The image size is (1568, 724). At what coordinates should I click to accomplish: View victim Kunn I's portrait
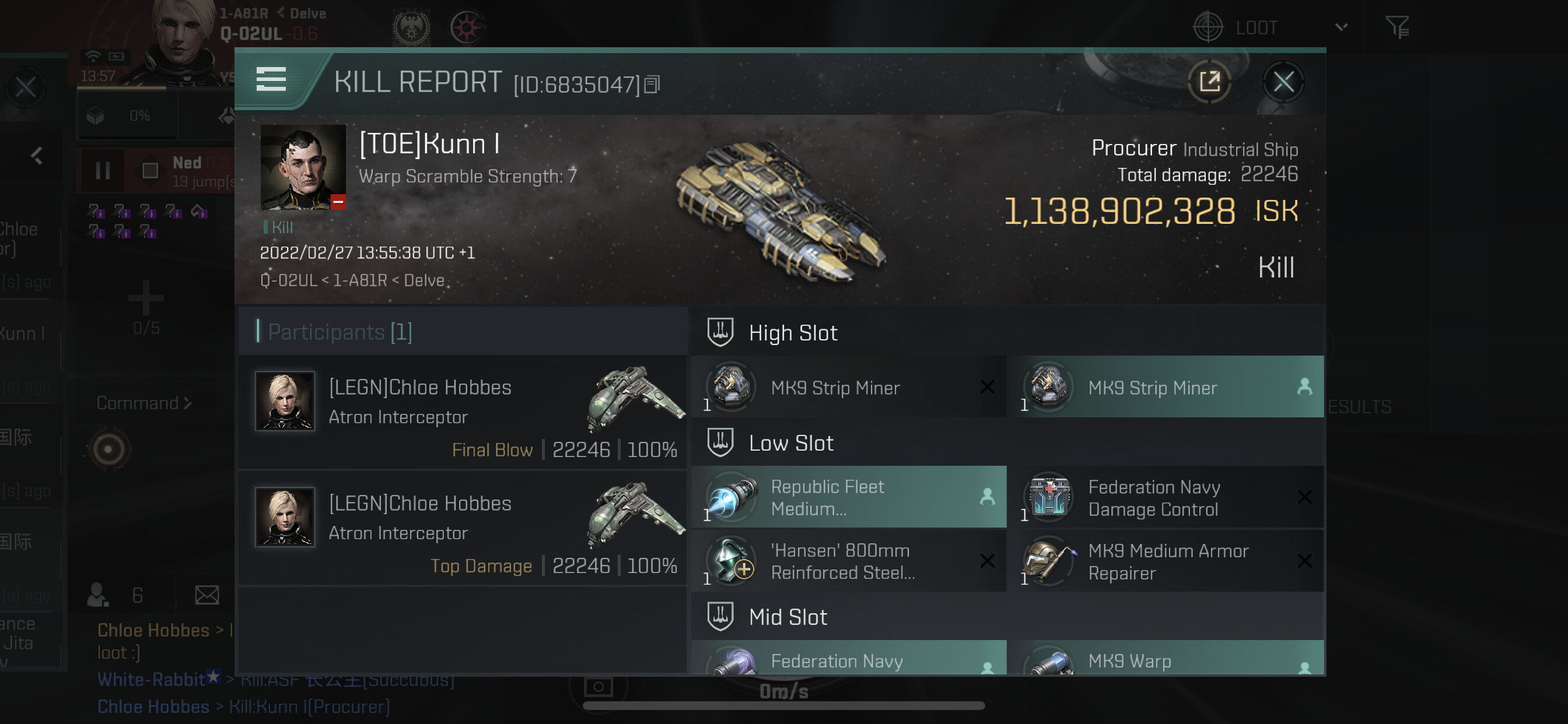(303, 167)
